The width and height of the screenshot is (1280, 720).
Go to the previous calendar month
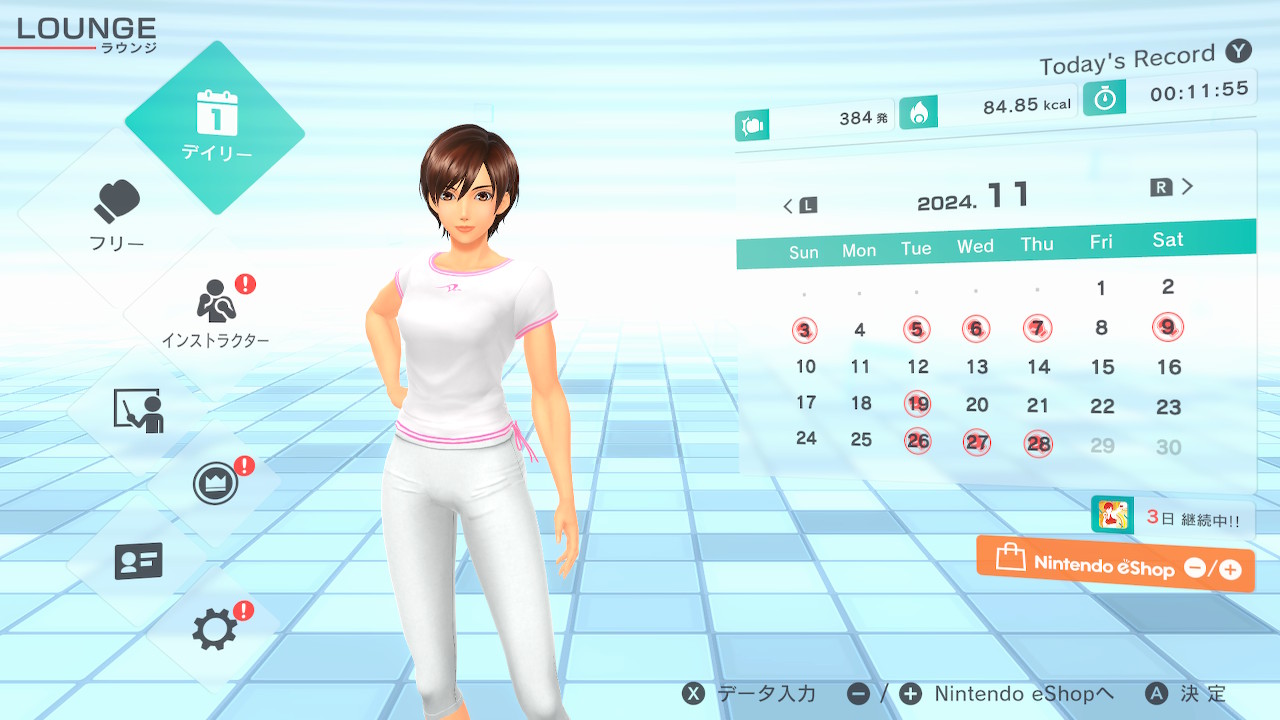(x=799, y=206)
